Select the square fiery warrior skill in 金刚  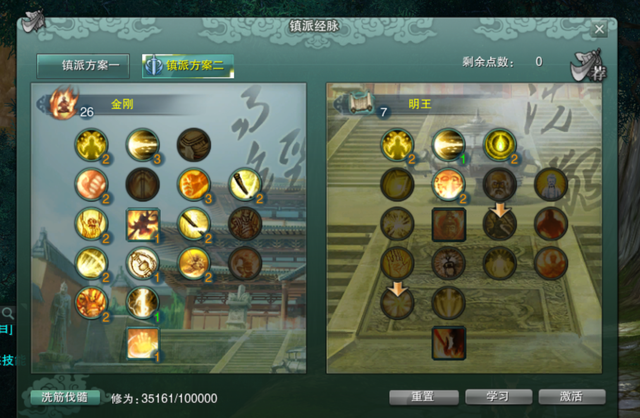click(142, 223)
